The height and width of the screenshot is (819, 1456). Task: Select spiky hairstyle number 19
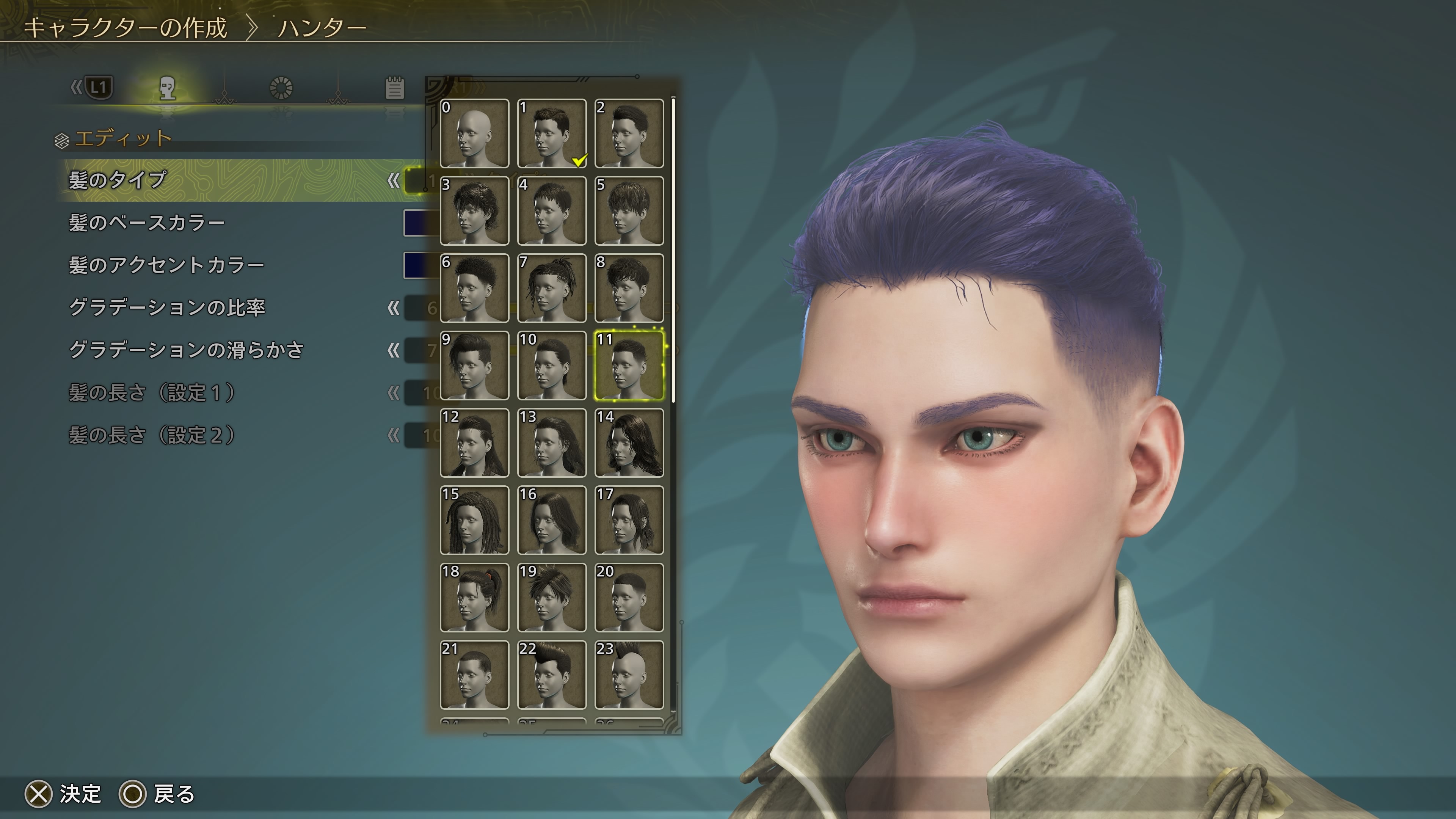[x=552, y=598]
